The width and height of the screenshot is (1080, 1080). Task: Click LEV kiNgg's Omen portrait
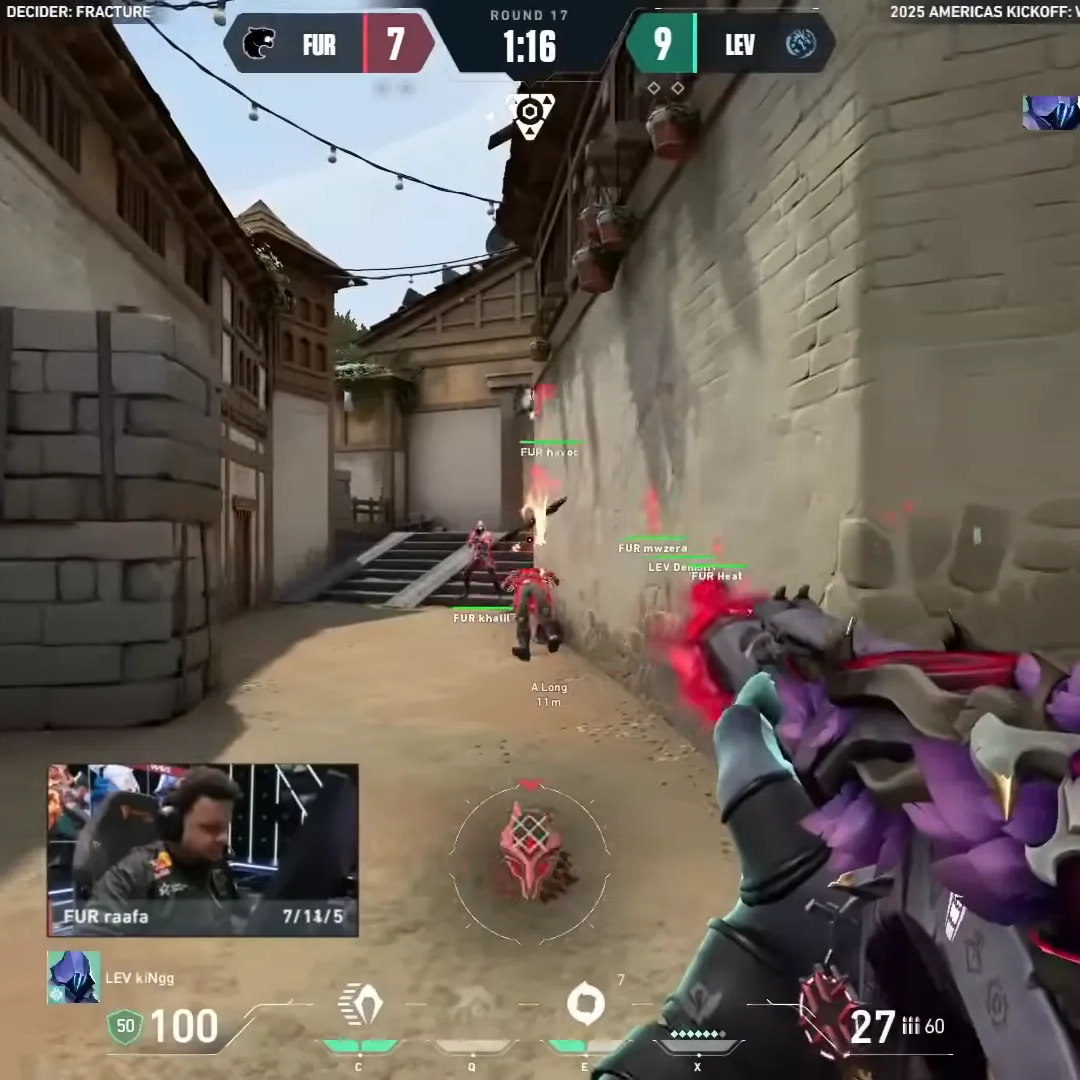pos(74,977)
